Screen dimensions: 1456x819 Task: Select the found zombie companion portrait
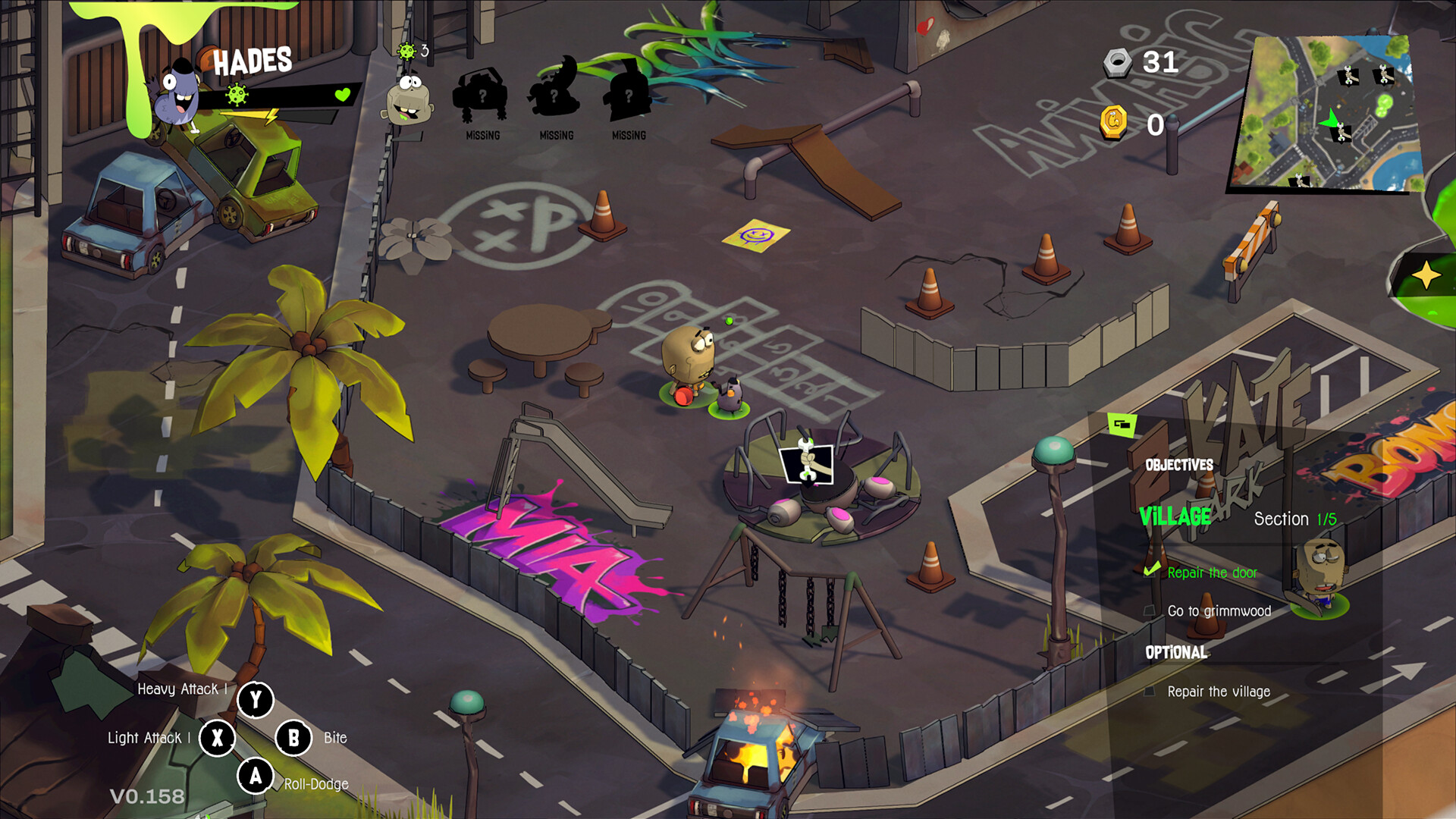pos(409,99)
